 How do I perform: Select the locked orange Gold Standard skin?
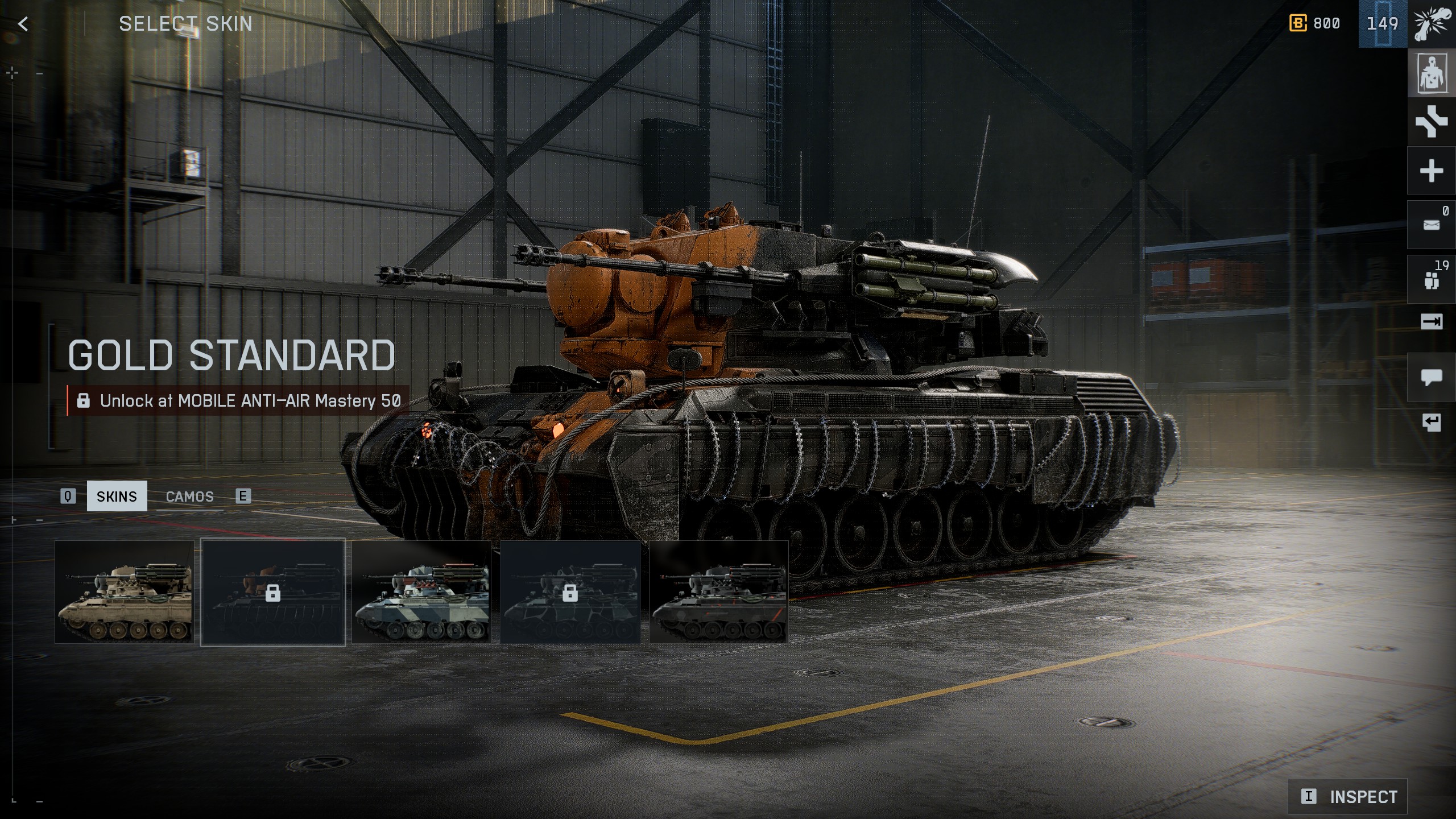coord(273,592)
